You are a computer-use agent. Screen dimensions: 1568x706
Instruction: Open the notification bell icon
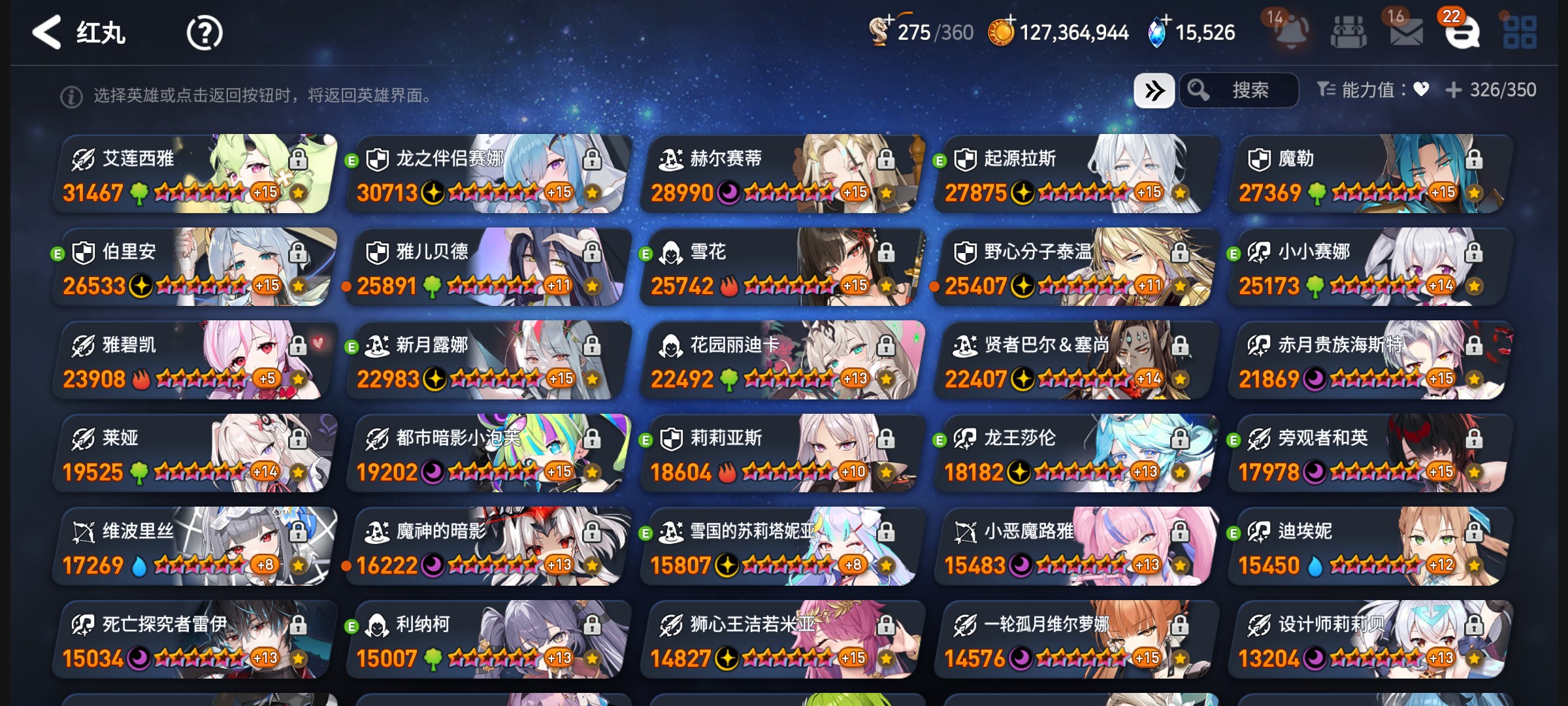pyautogui.click(x=1291, y=31)
